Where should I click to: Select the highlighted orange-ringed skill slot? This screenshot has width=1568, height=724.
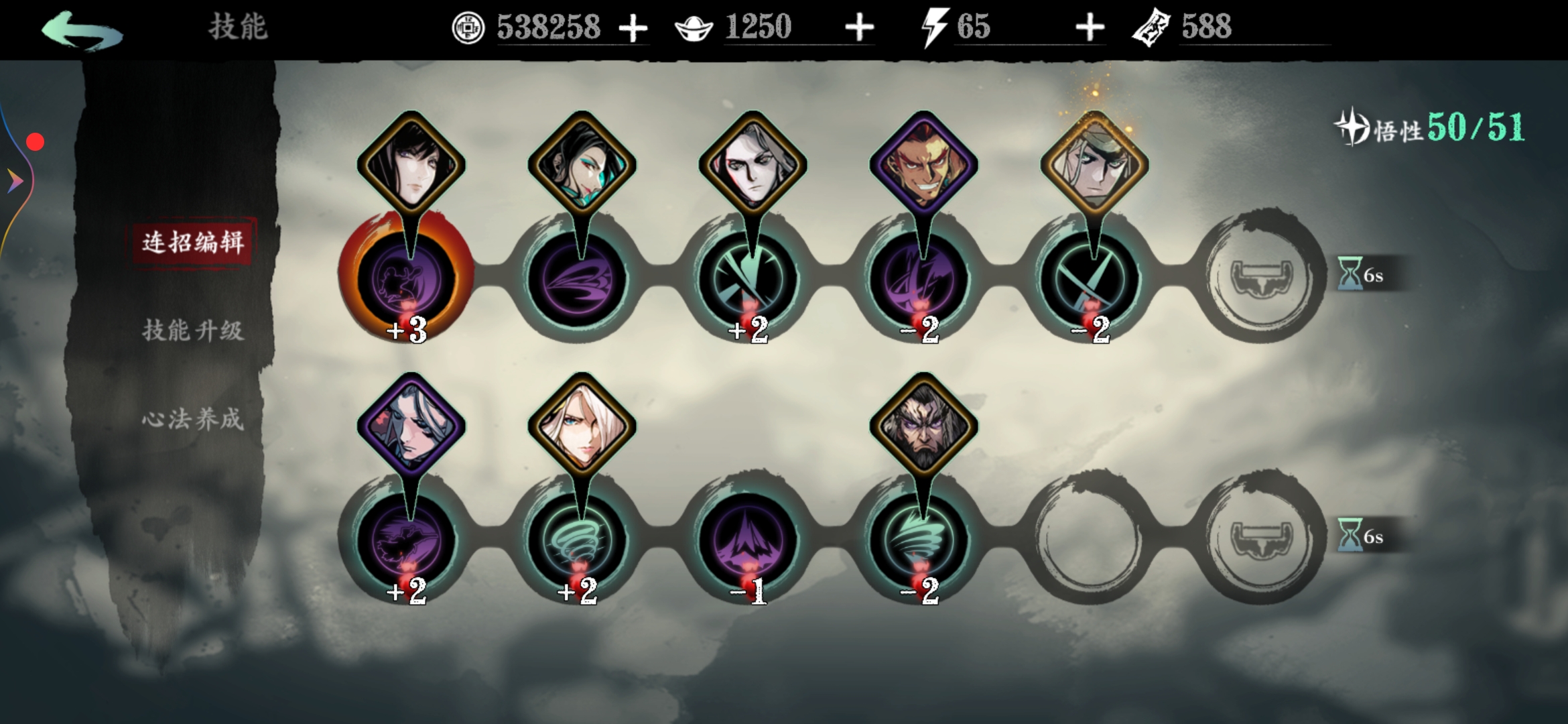pos(407,278)
